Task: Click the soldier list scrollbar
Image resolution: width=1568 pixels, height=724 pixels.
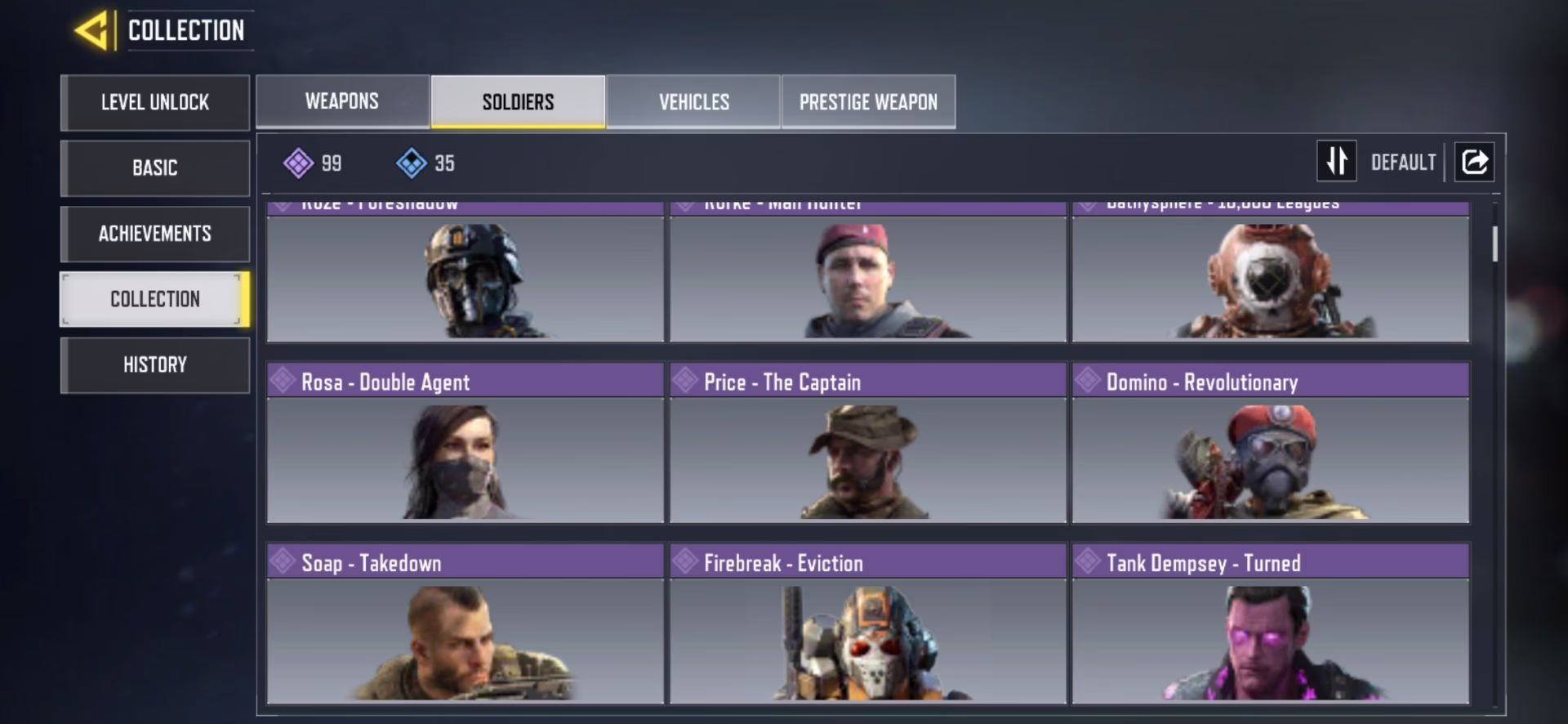Action: coord(1494,244)
